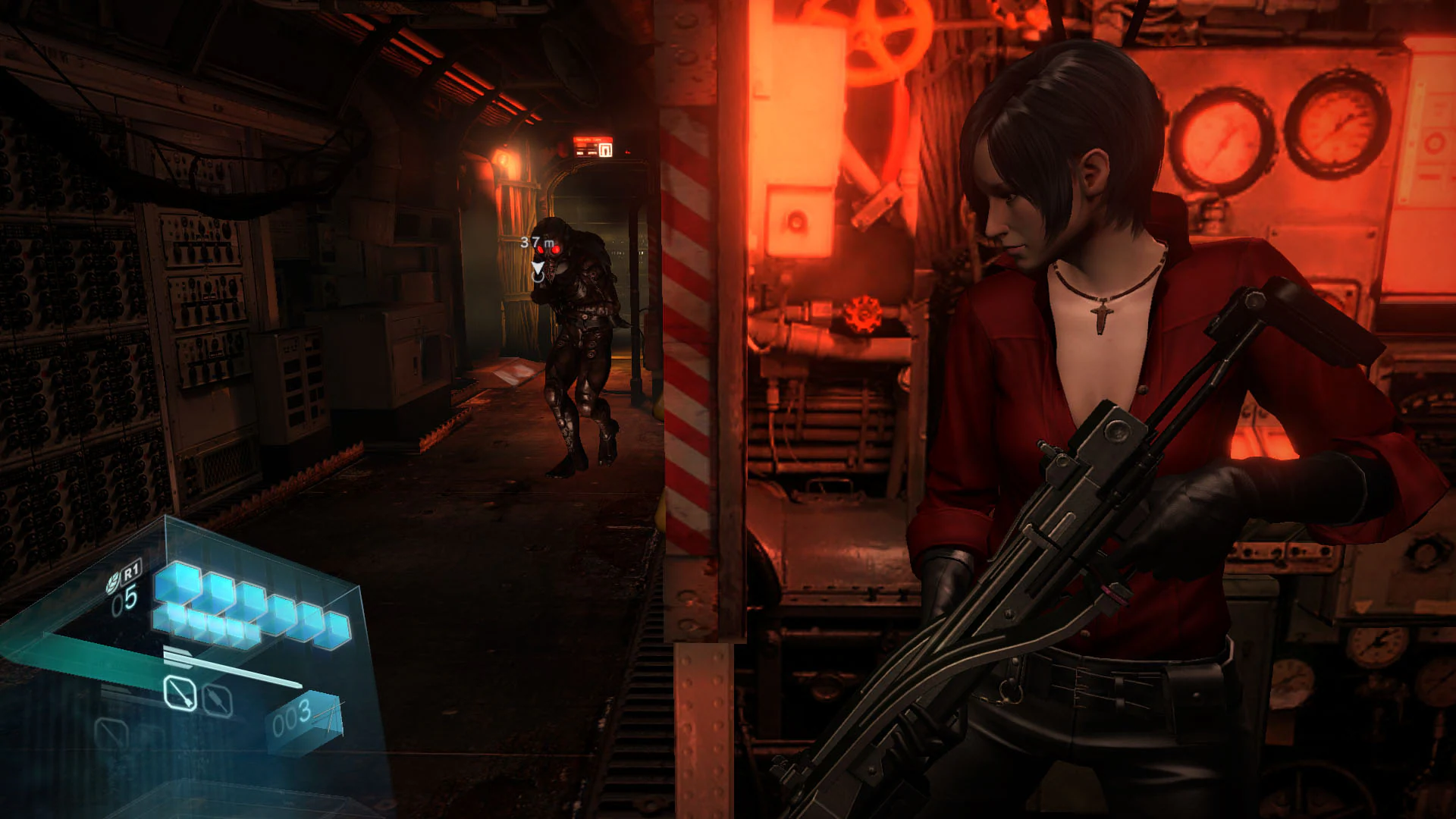1456x819 pixels.
Task: Select the herb tablet icon next to R1
Action: pos(113,580)
